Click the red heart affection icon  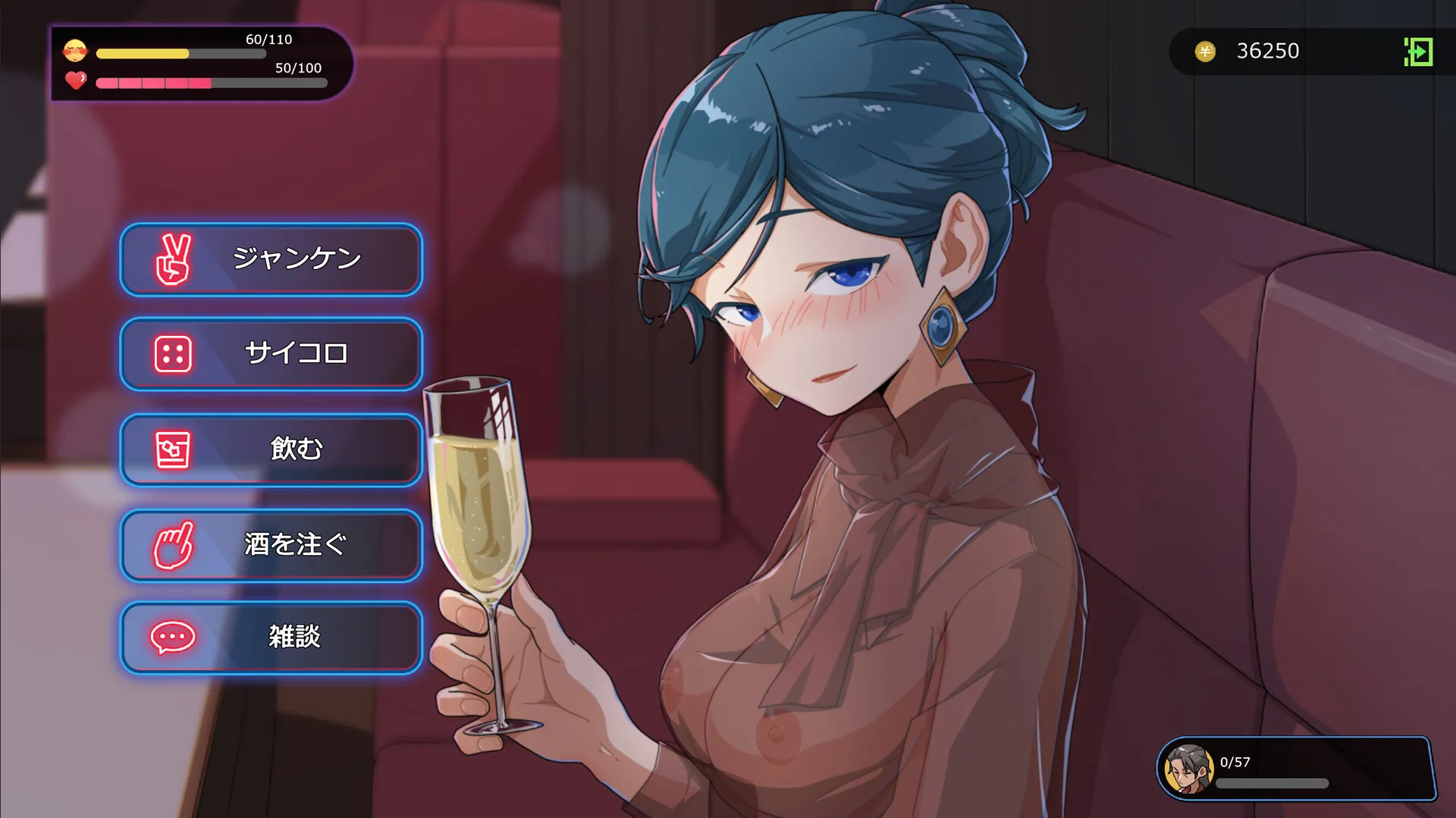(76, 82)
